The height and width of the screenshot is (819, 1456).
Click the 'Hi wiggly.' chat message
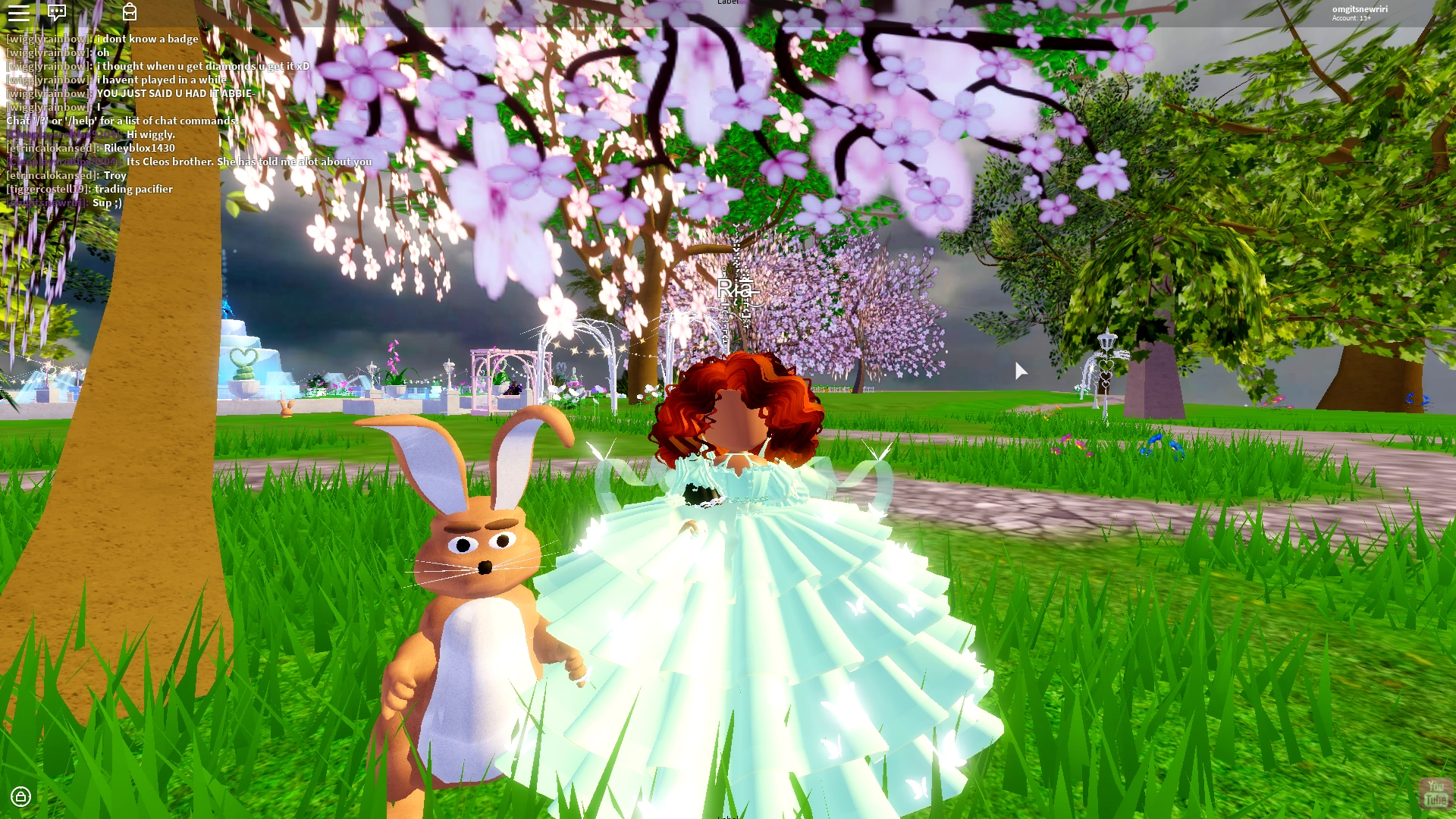pos(152,133)
